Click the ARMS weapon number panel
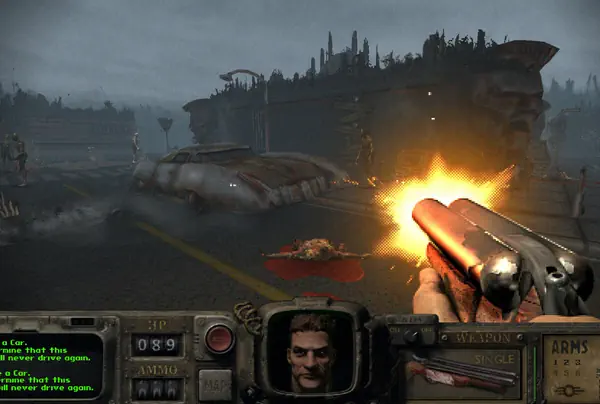This screenshot has width=600, height=404. [x=571, y=368]
